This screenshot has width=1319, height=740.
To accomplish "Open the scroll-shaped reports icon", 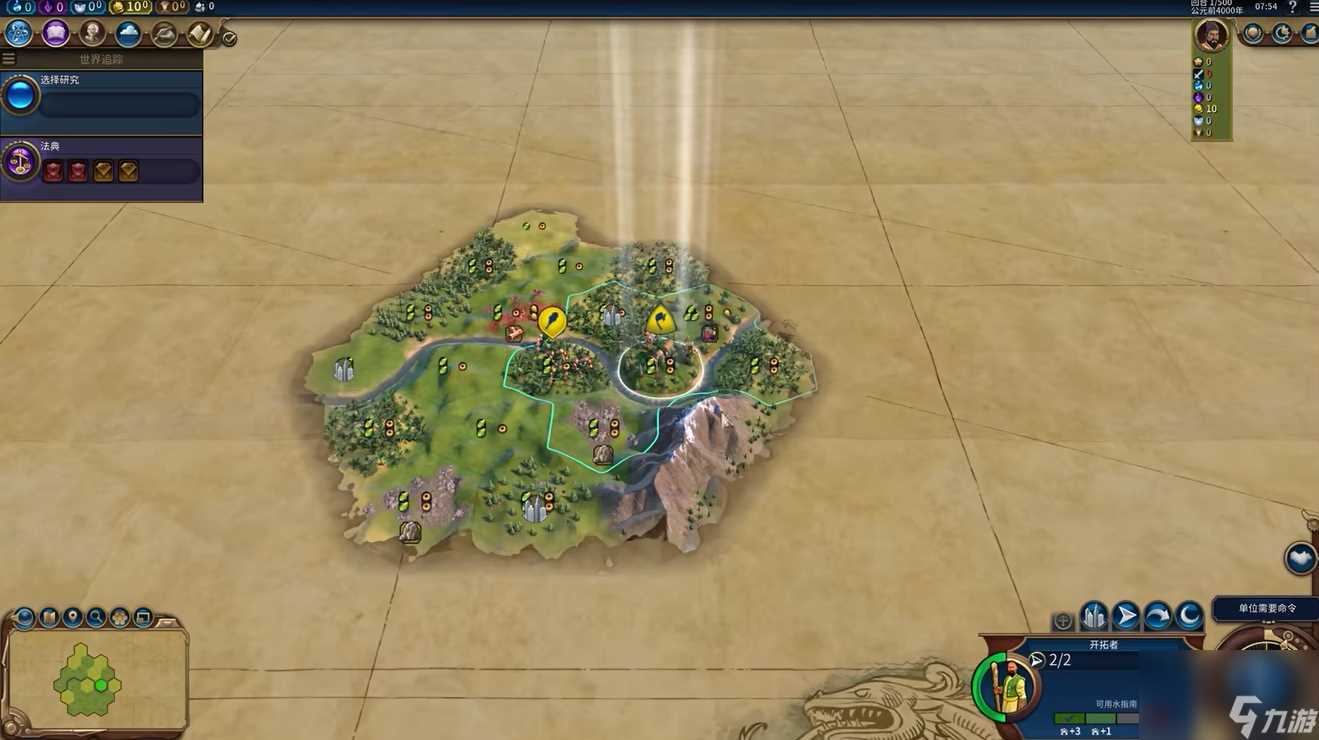I will click(200, 34).
